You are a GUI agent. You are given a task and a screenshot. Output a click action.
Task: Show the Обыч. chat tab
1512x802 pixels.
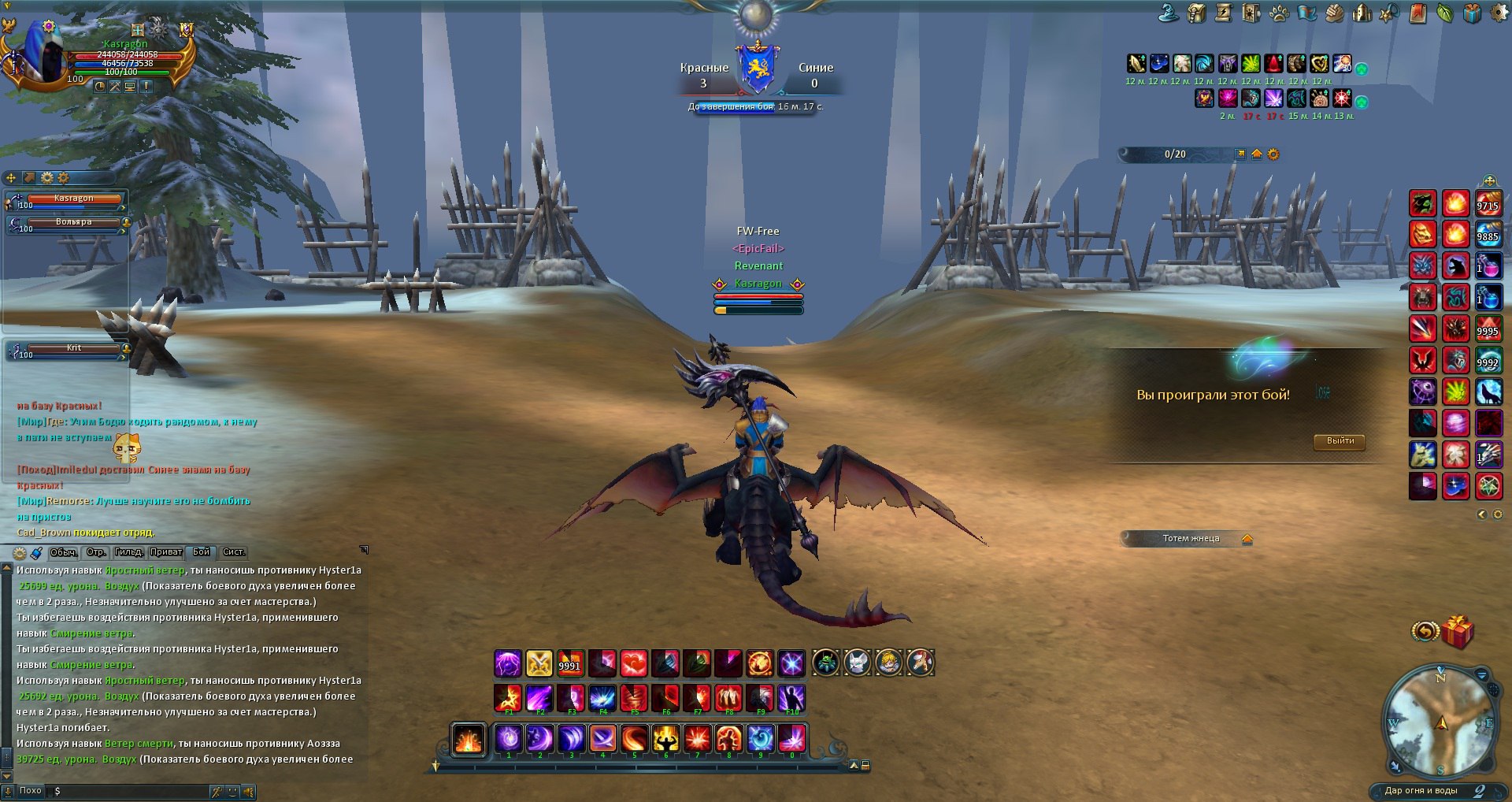[x=64, y=552]
